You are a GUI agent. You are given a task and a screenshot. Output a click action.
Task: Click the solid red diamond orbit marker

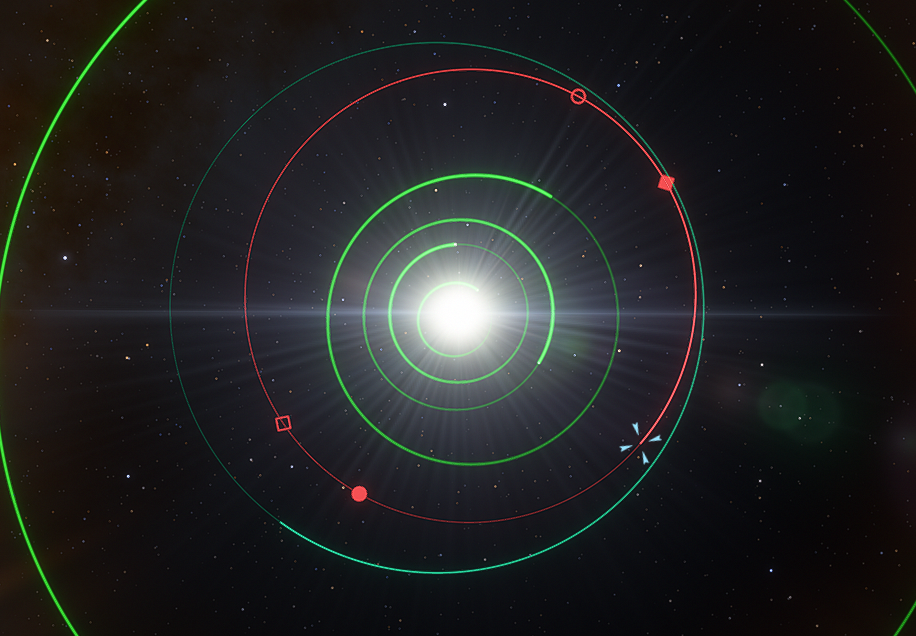click(667, 182)
